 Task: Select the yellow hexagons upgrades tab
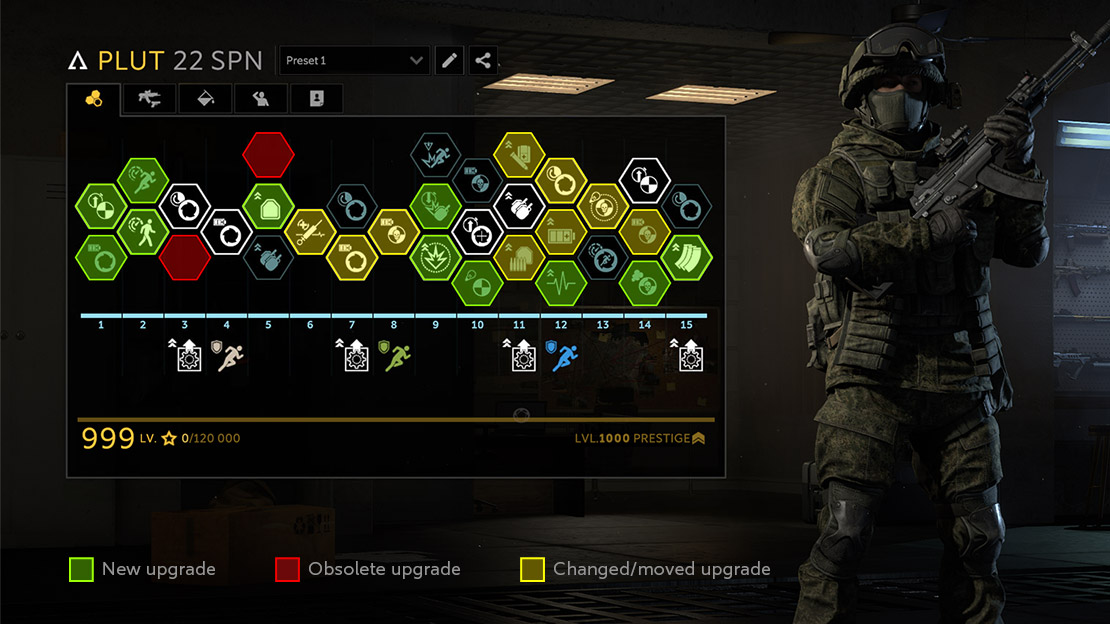pos(93,98)
